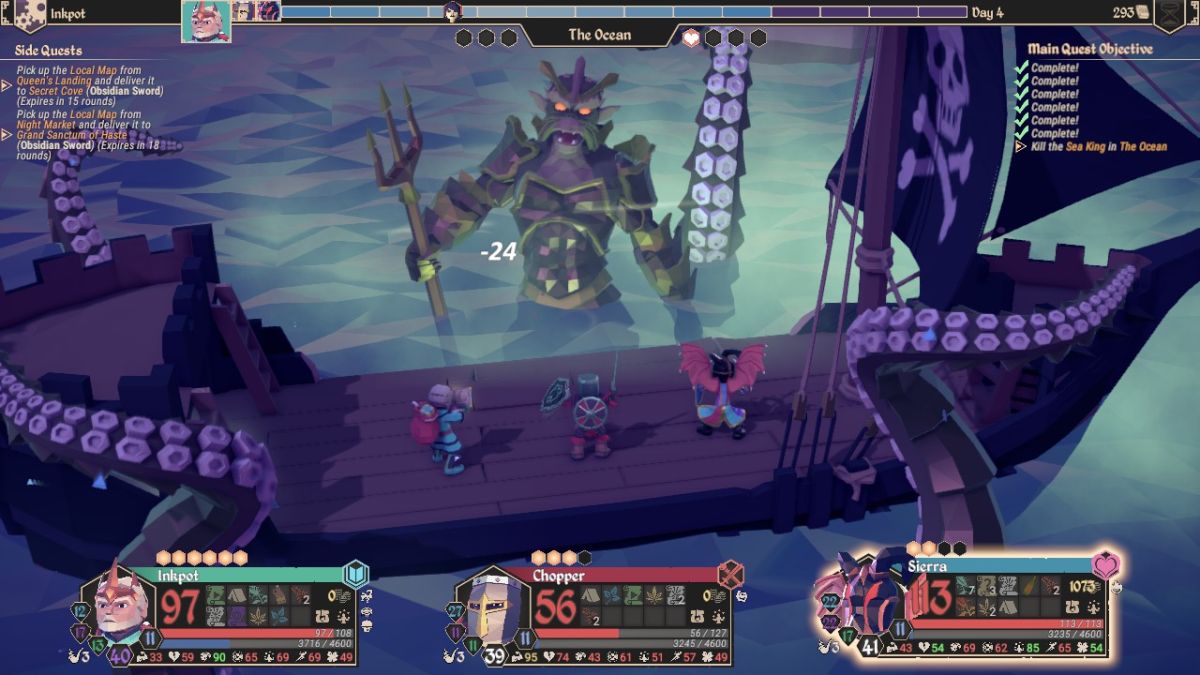Select the Kill the Sea King objective
The width and height of the screenshot is (1200, 675).
pos(1098,147)
